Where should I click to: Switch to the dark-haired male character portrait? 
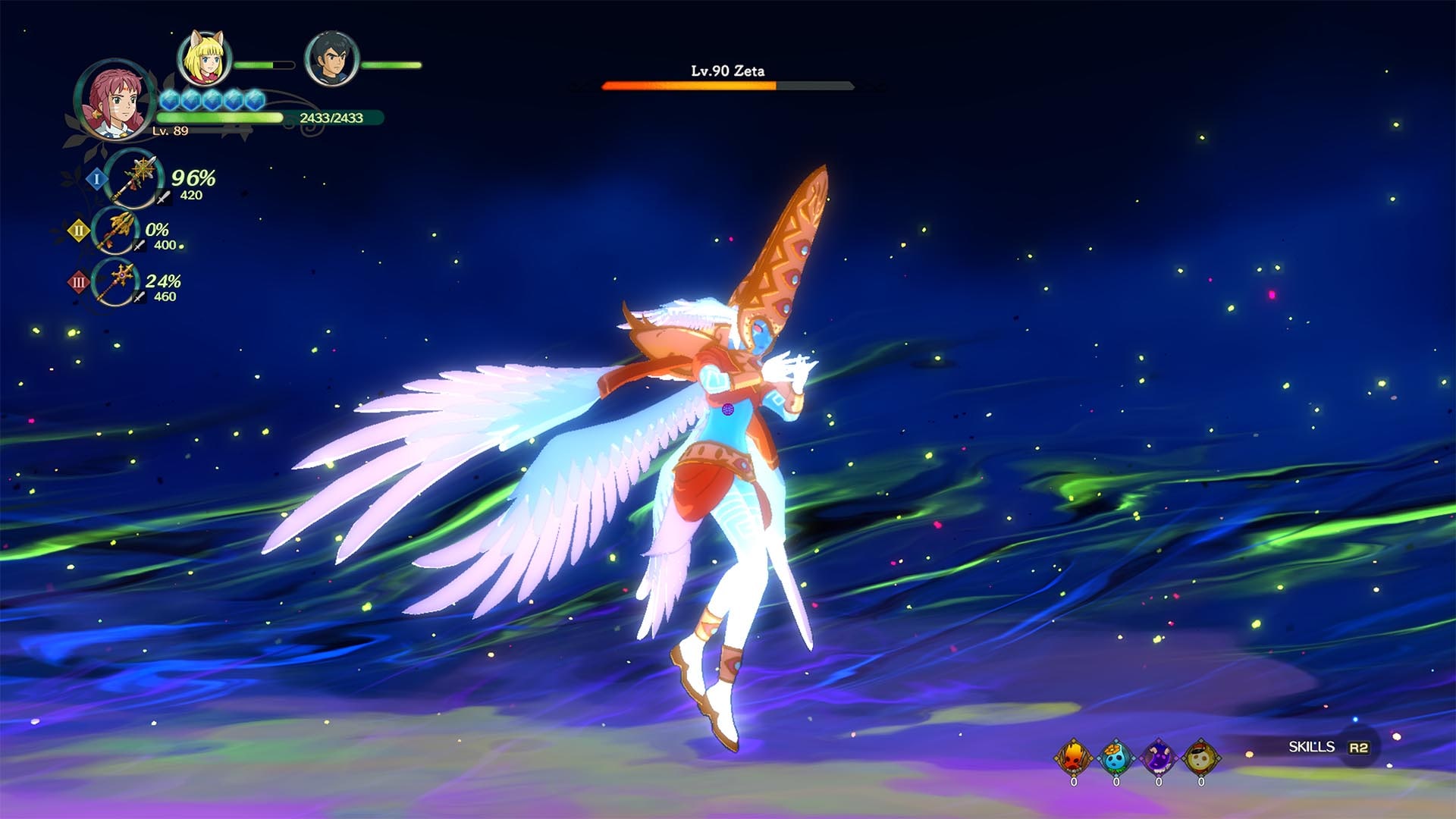pos(331,58)
